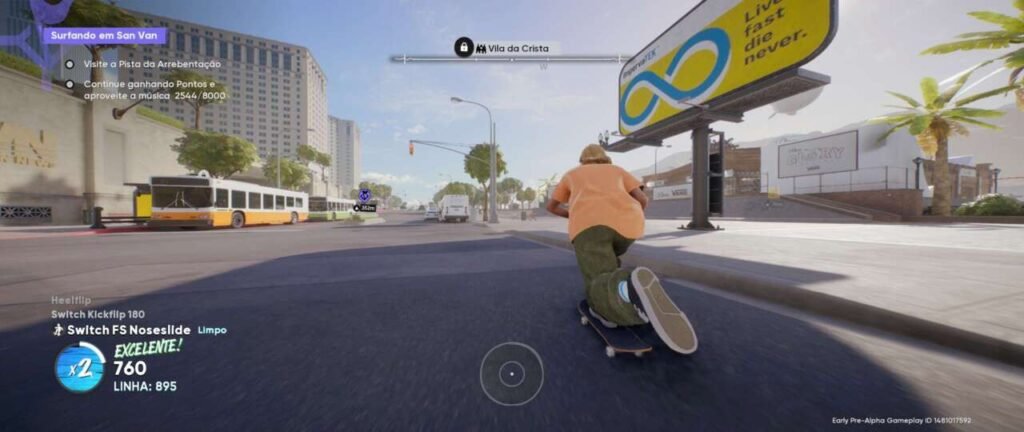Select the purple waypoint marker with distance
Image resolution: width=1024 pixels, height=432 pixels.
click(x=365, y=197)
